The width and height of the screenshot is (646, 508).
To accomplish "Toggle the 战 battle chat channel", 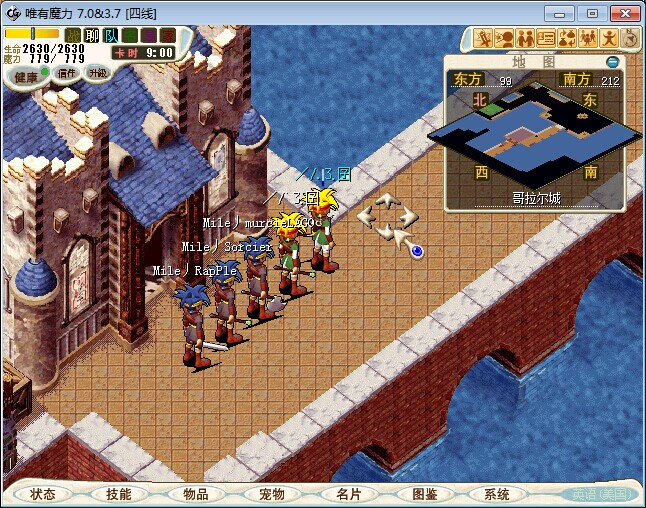I will [73, 35].
